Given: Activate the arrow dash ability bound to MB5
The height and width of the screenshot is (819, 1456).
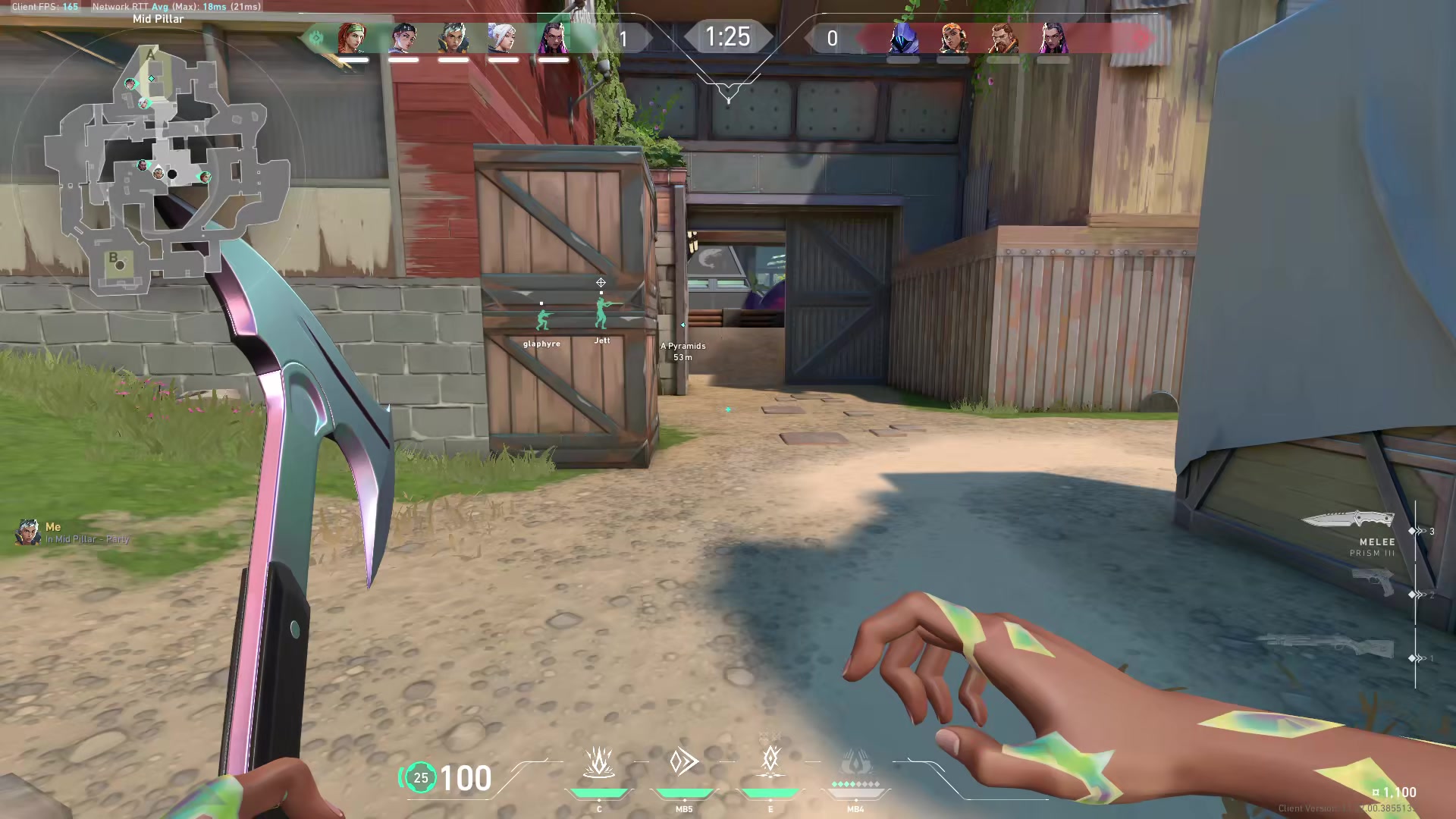Looking at the screenshot, I should (x=684, y=761).
